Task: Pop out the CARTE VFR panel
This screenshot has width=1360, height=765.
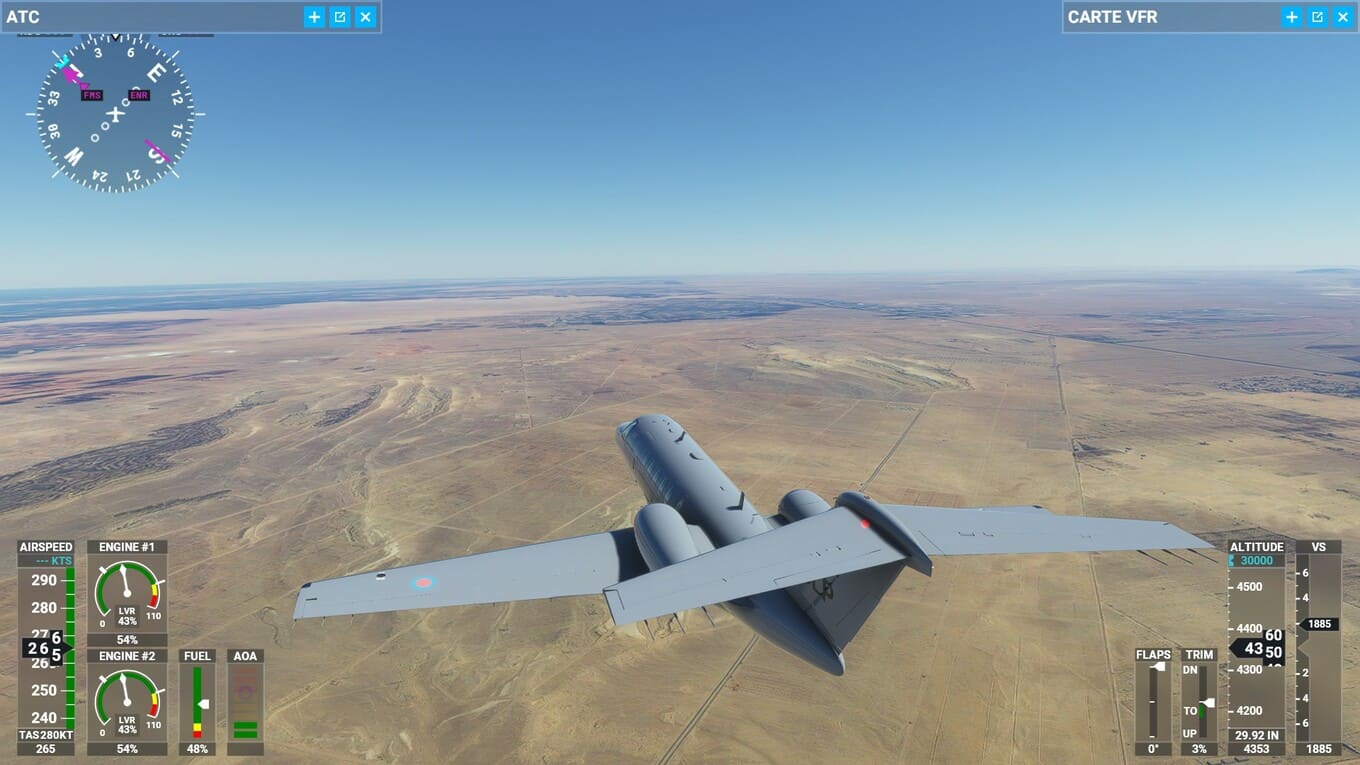Action: coord(1318,17)
